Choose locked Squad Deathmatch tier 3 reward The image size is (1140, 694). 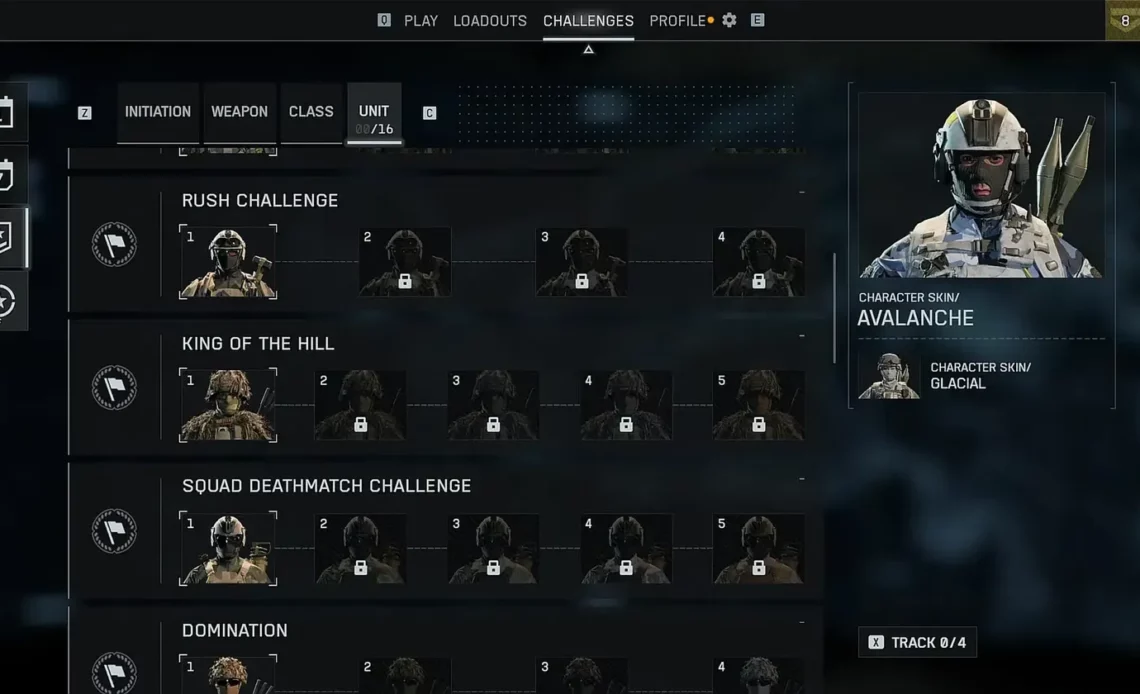point(493,548)
